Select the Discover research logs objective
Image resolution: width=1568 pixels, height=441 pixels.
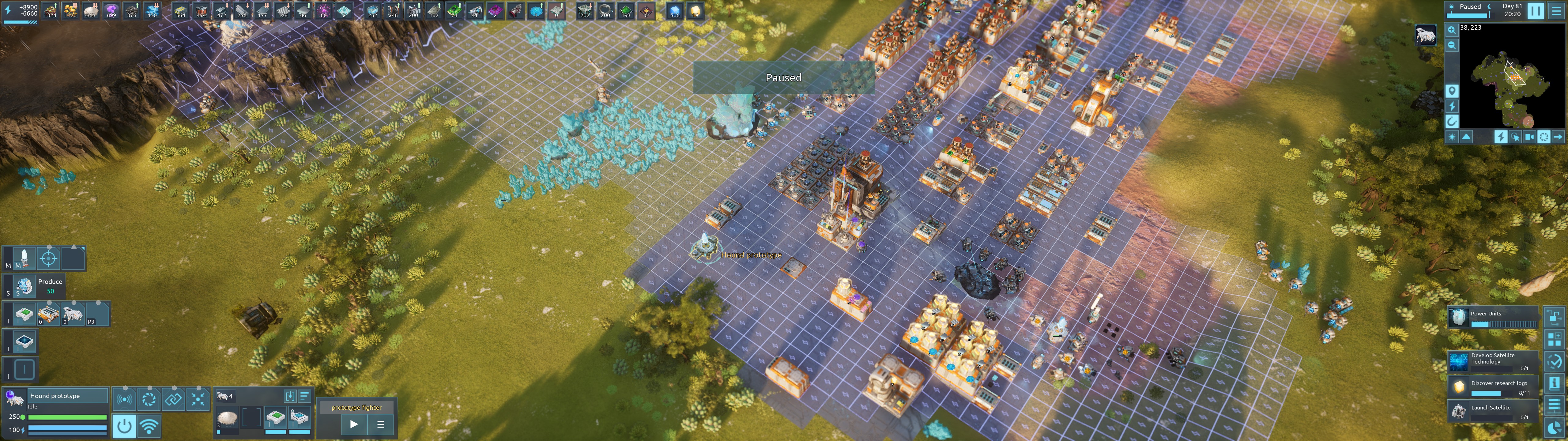pyautogui.click(x=1493, y=386)
